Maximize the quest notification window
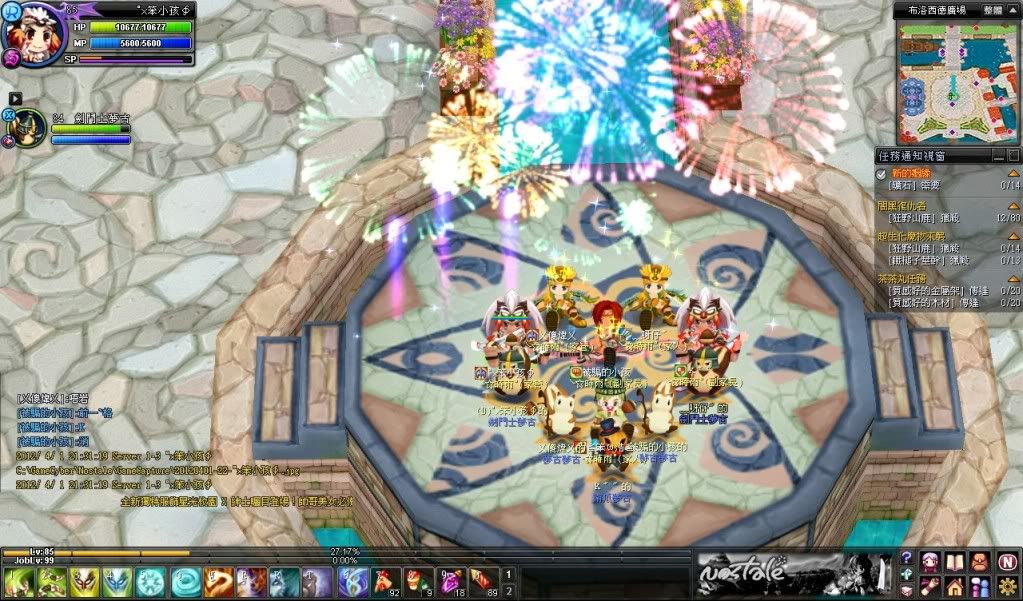 [x=1013, y=156]
